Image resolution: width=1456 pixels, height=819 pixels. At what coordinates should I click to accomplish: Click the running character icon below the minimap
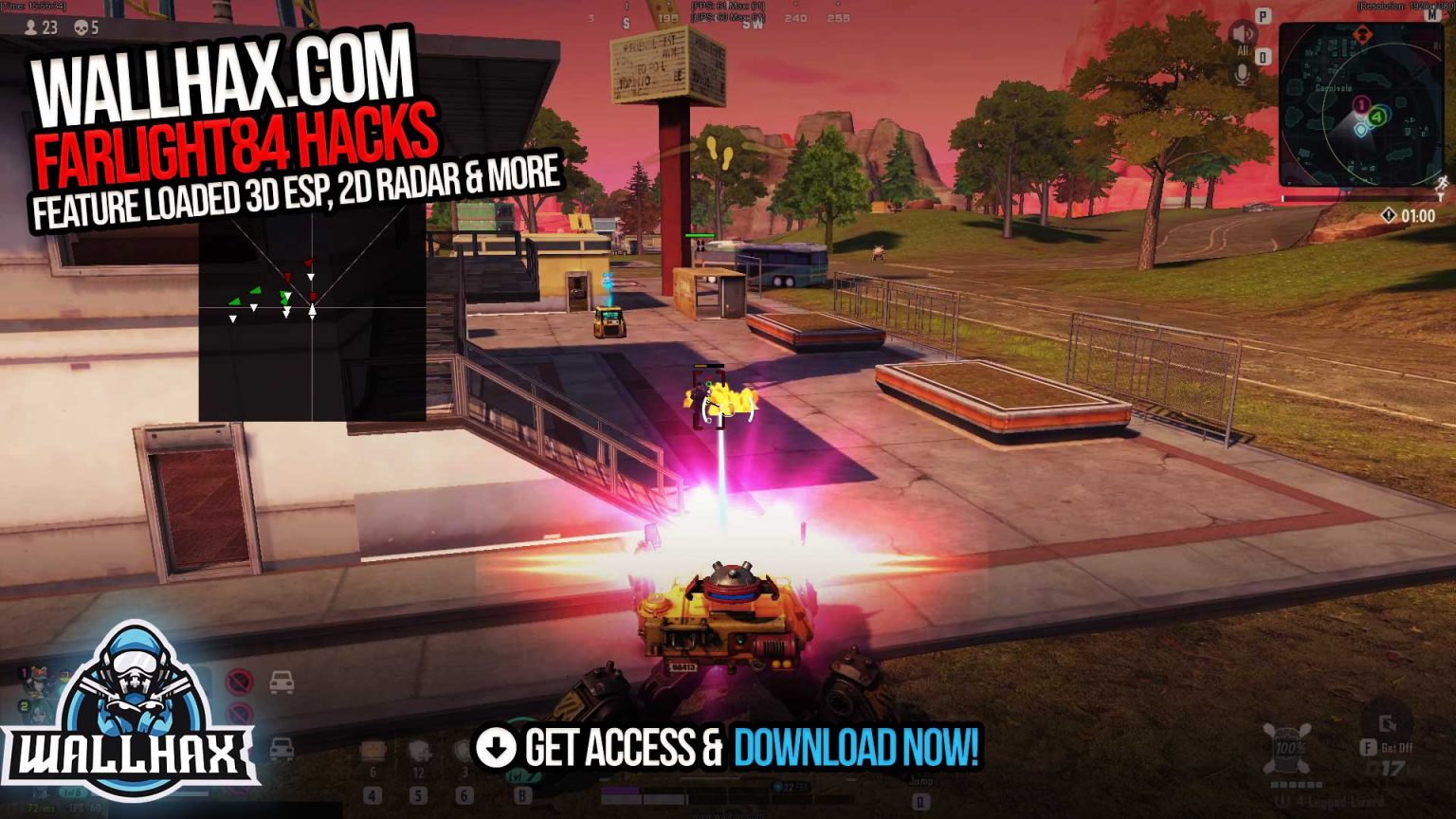(1441, 183)
